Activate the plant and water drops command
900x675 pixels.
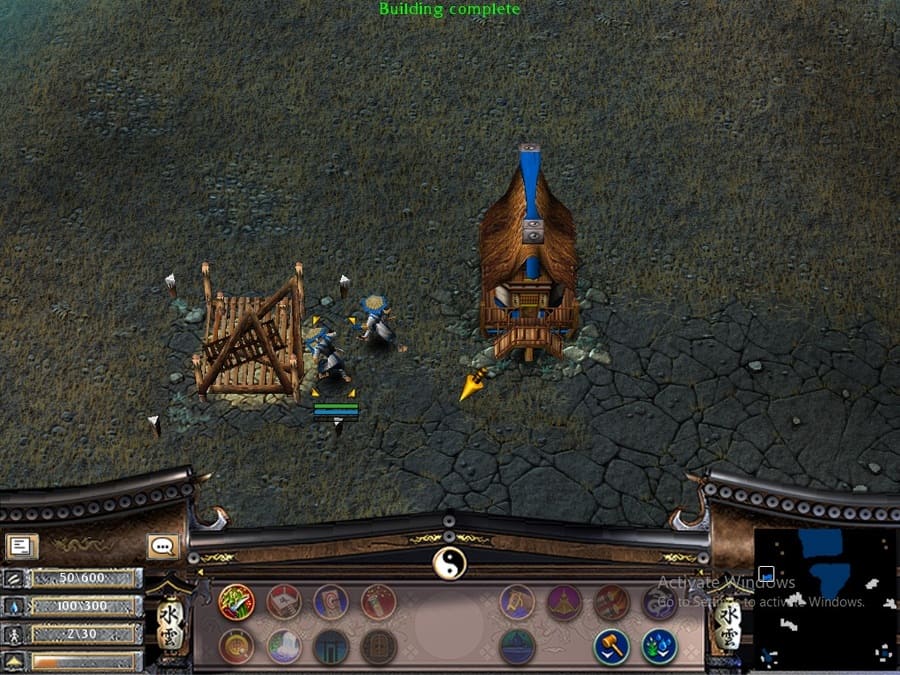(x=658, y=646)
